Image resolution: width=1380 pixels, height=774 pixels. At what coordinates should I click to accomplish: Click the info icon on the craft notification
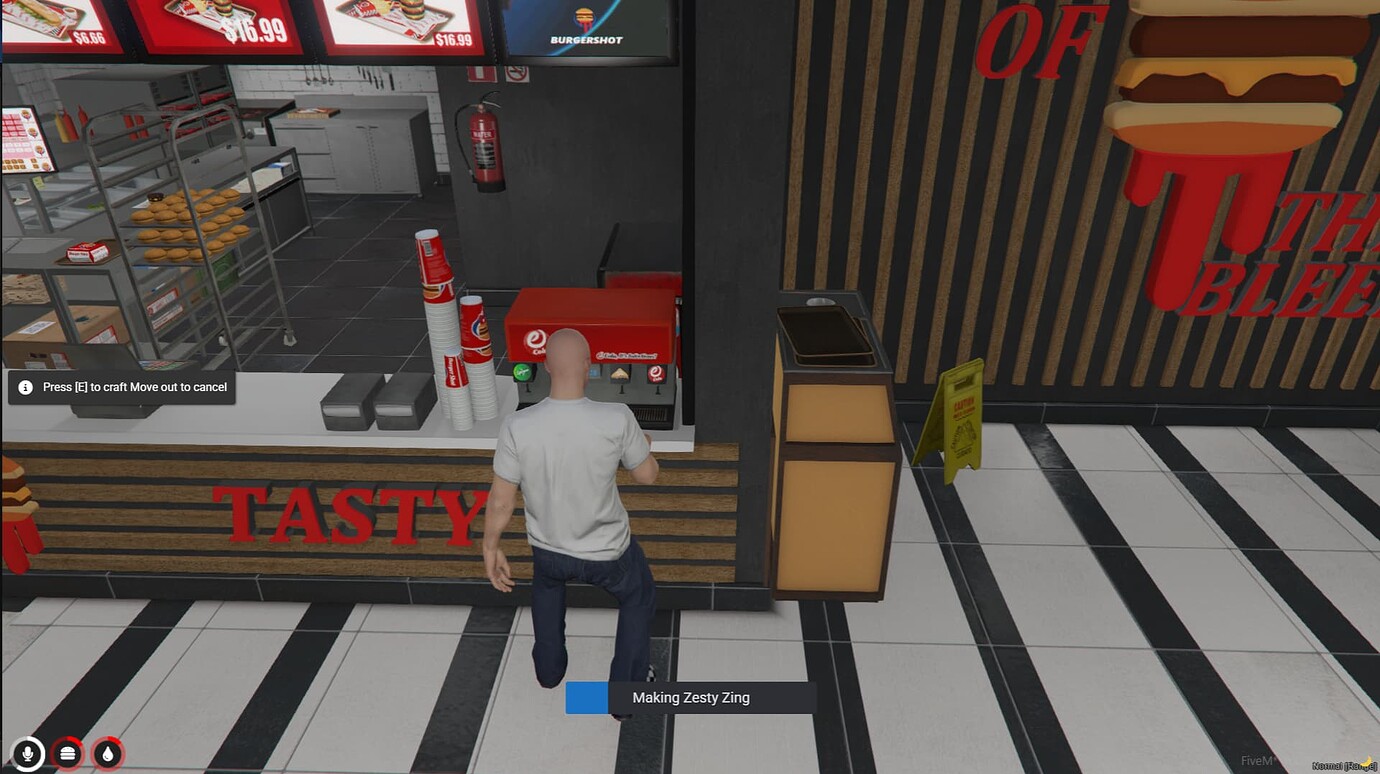coord(24,387)
